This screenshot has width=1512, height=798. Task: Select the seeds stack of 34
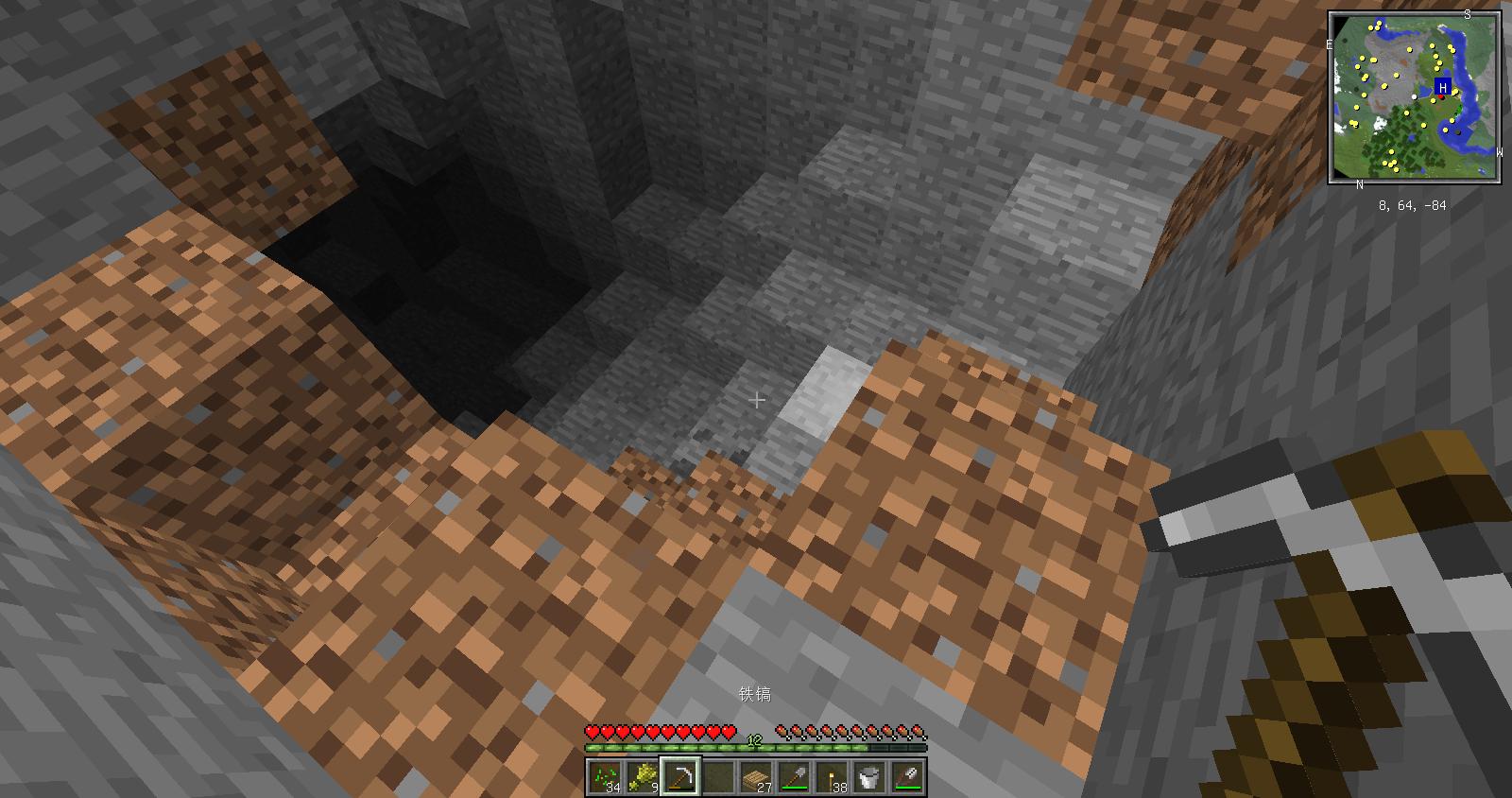click(x=605, y=777)
